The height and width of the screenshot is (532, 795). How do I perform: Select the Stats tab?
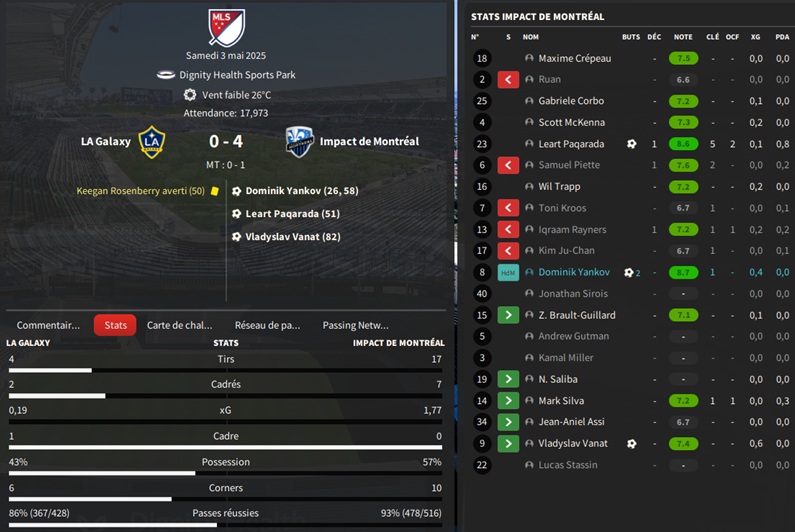[115, 325]
